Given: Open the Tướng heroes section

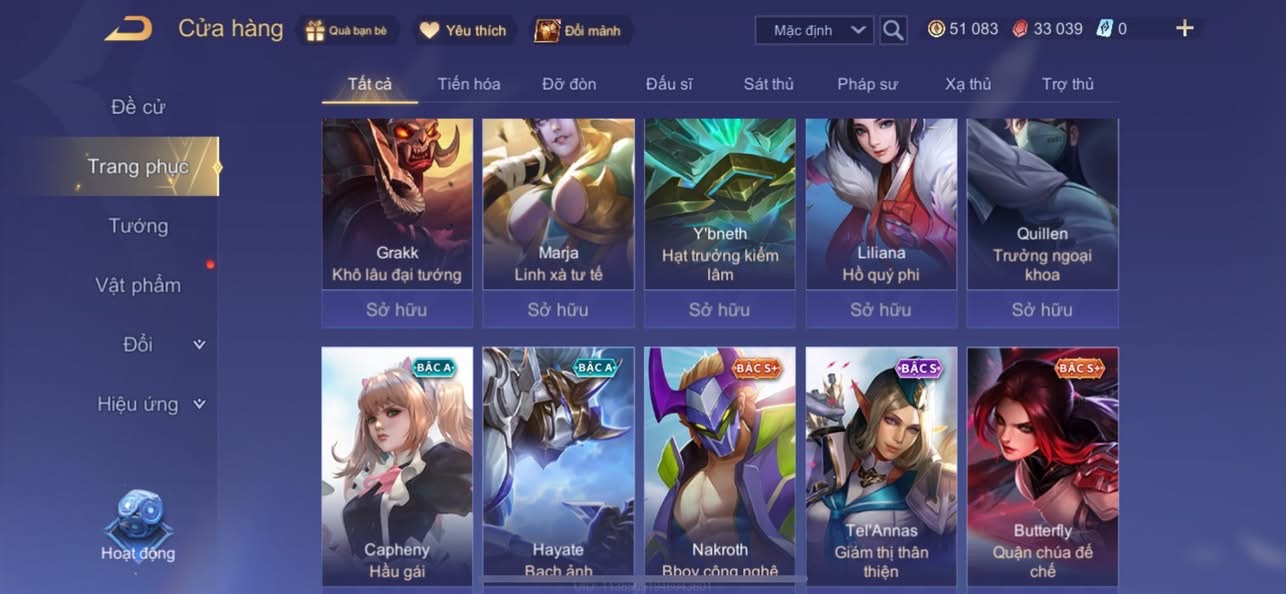Looking at the screenshot, I should tap(138, 226).
